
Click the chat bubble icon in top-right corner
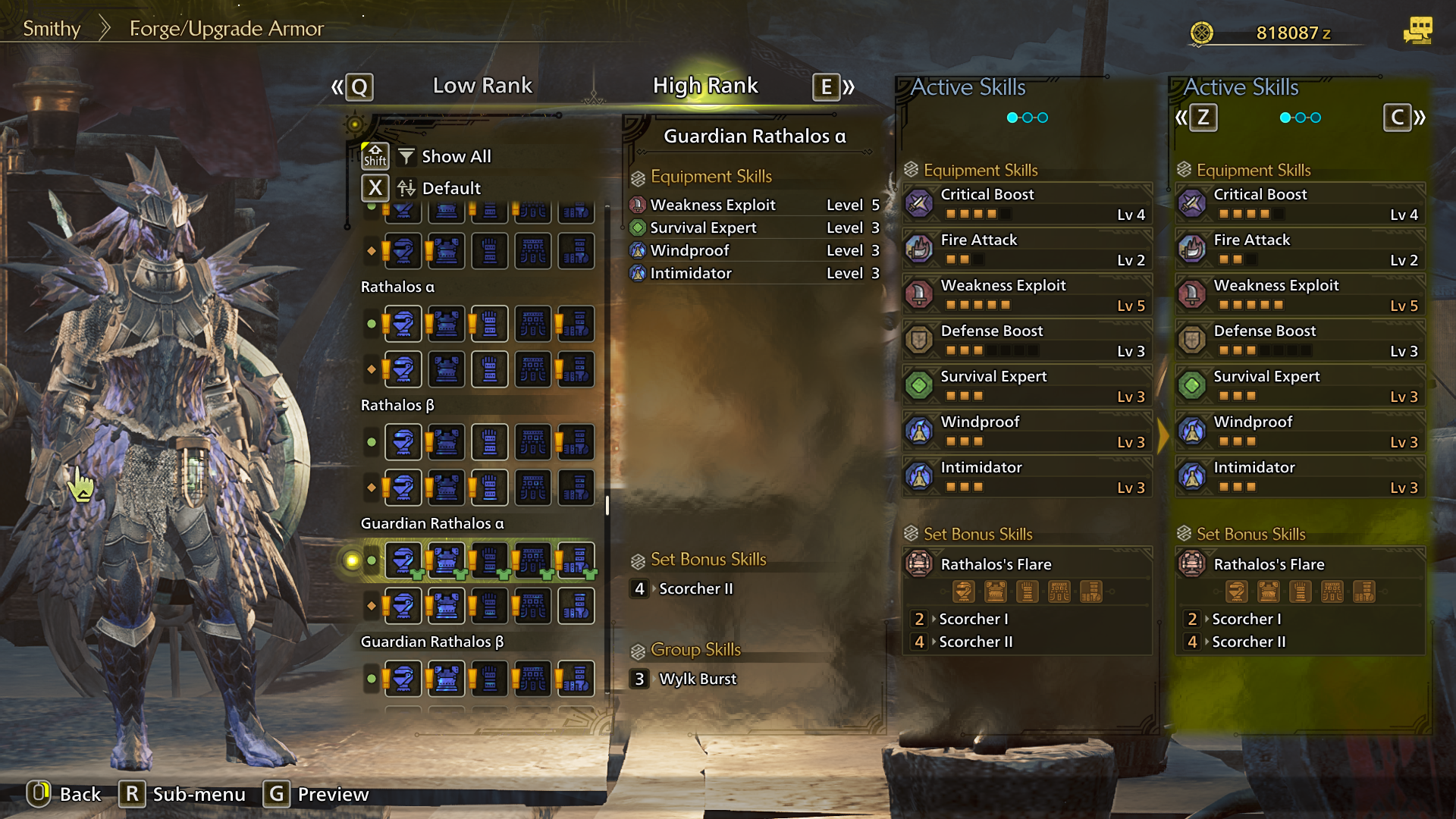(1420, 30)
